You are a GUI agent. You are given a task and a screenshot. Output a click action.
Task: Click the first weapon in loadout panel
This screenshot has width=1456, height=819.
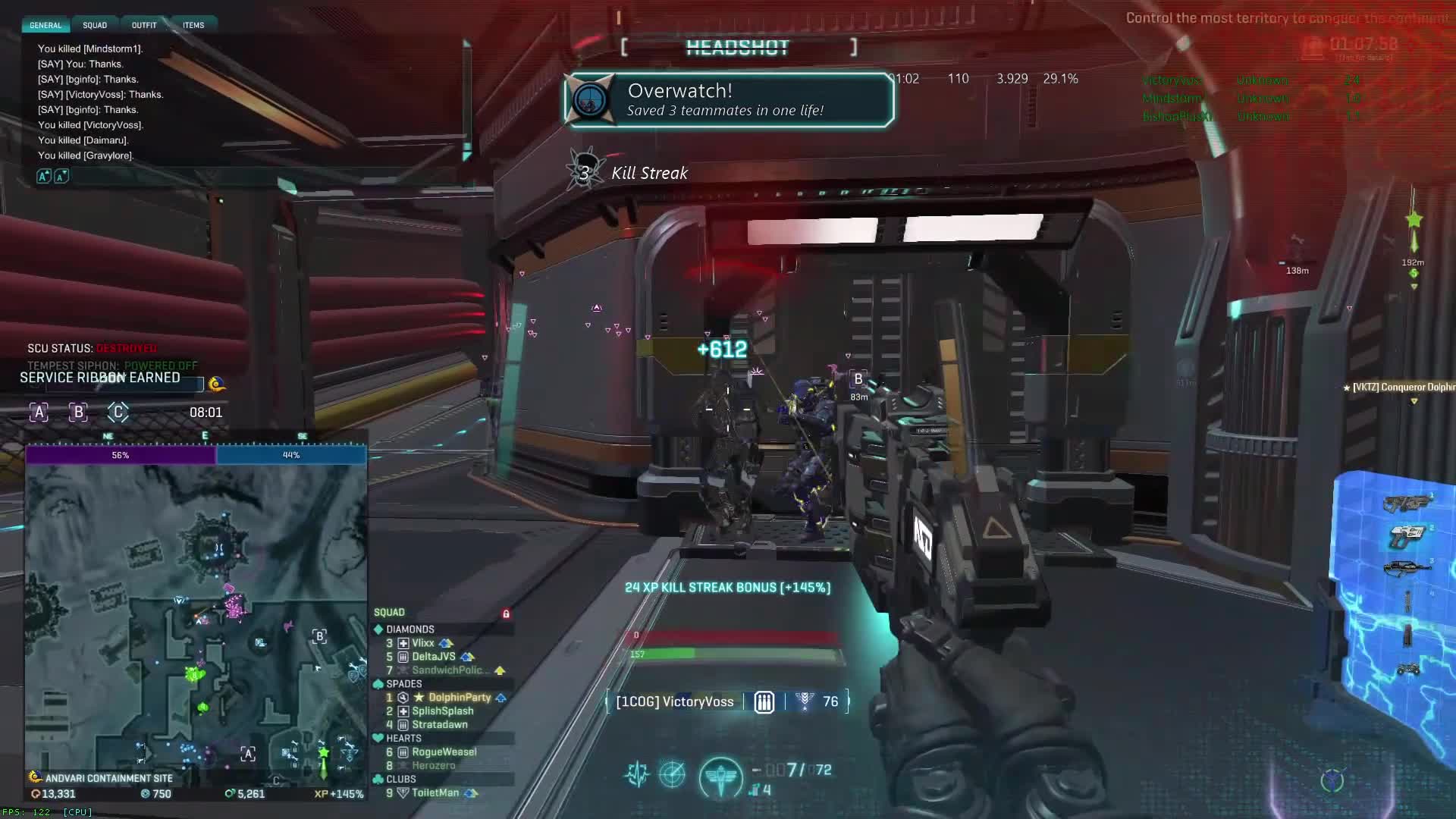1405,504
